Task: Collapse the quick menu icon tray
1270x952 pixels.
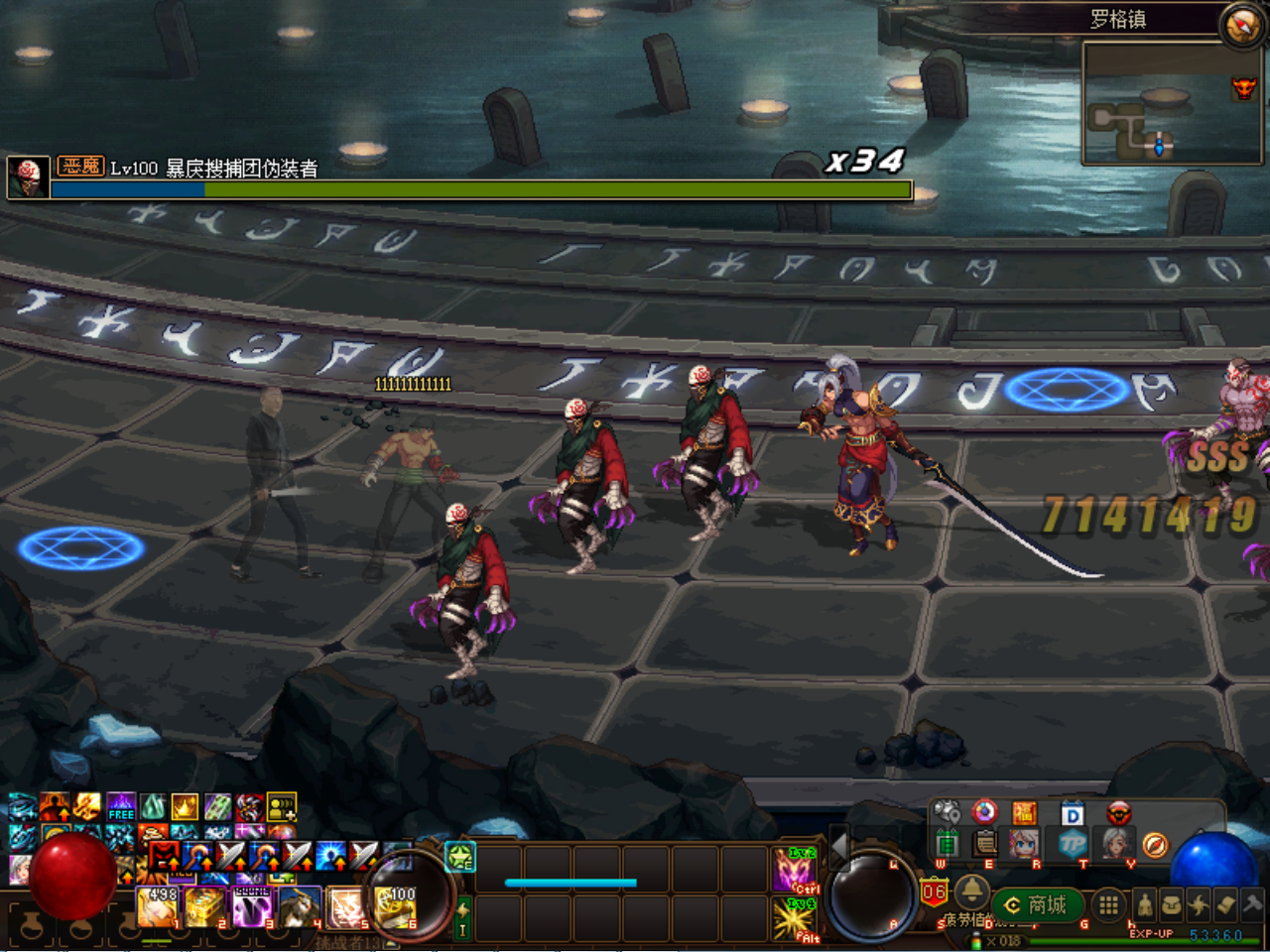Action: (970, 865)
